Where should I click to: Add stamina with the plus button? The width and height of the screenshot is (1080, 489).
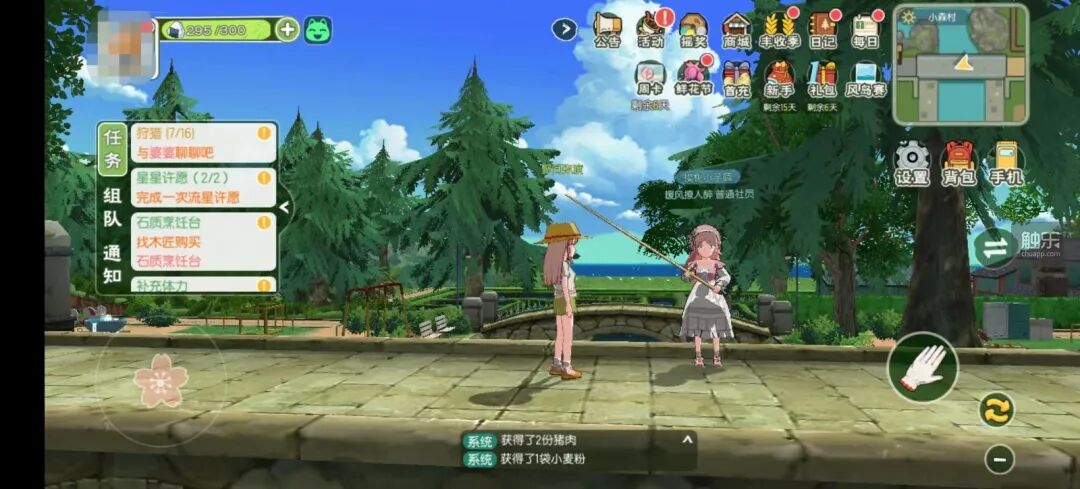click(x=287, y=29)
